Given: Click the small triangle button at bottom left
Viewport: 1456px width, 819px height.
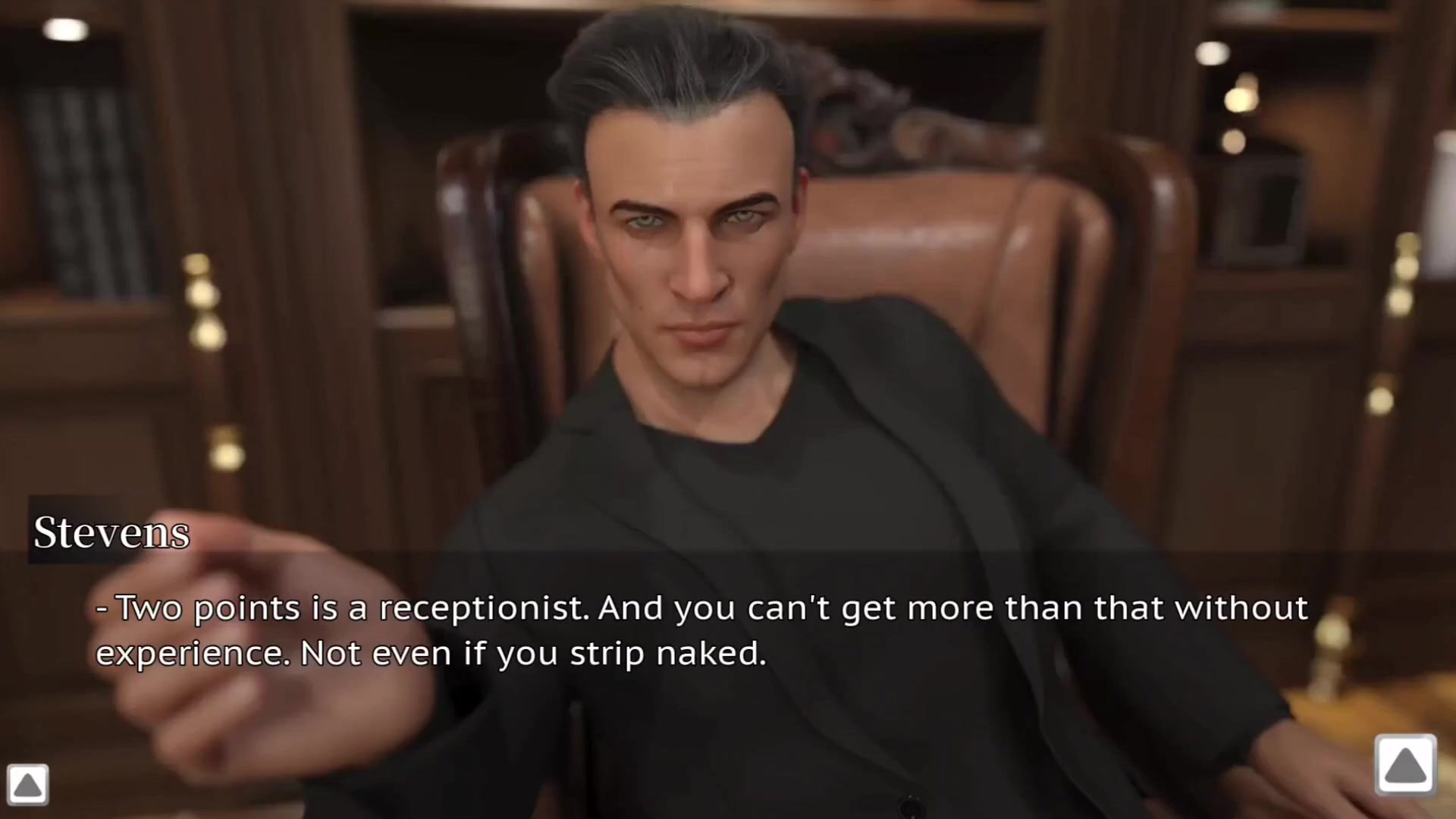Looking at the screenshot, I should coord(28,784).
